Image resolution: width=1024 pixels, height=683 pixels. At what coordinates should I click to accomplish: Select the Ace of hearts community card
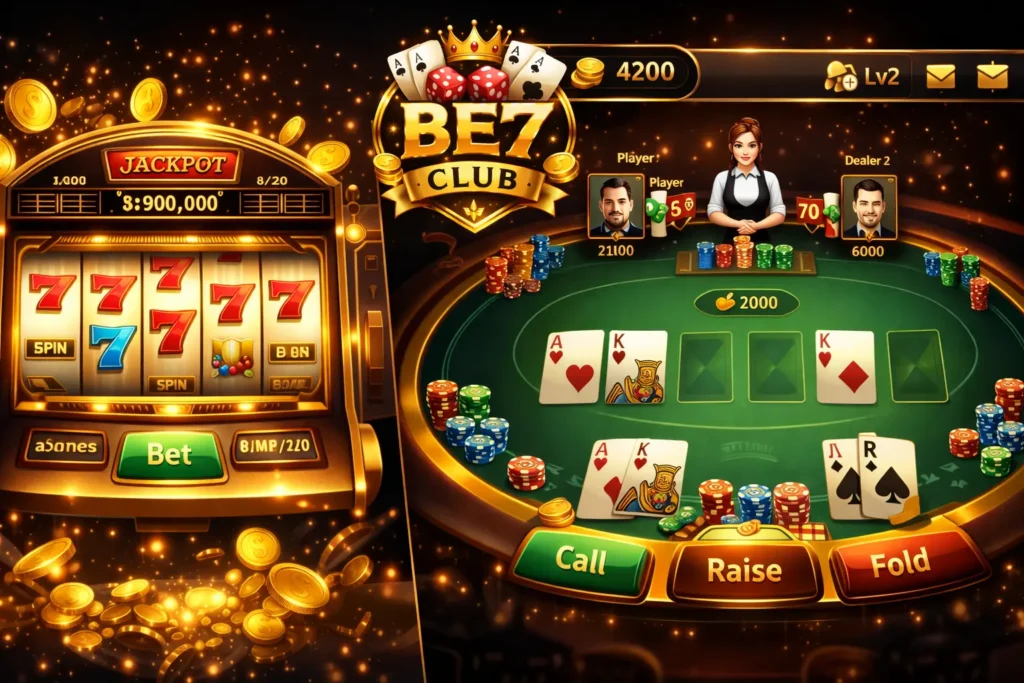click(x=571, y=367)
